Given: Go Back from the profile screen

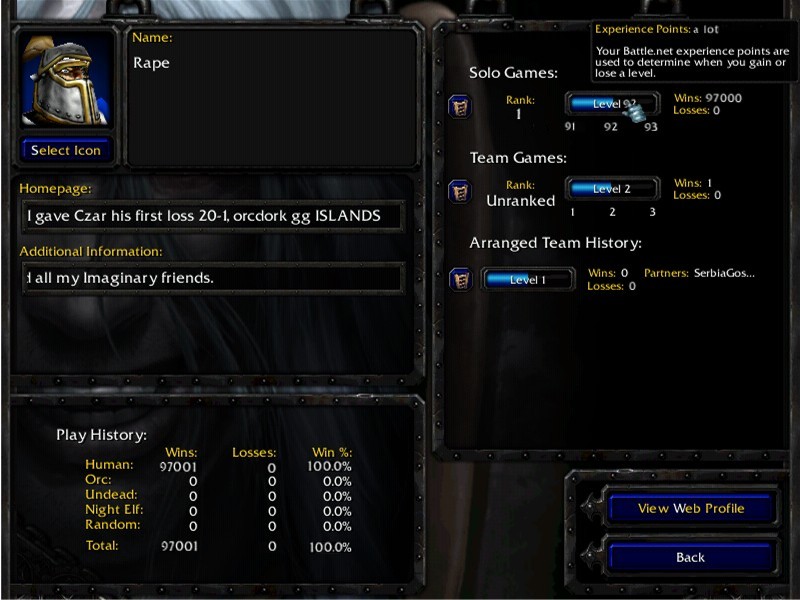Looking at the screenshot, I should click(x=691, y=557).
